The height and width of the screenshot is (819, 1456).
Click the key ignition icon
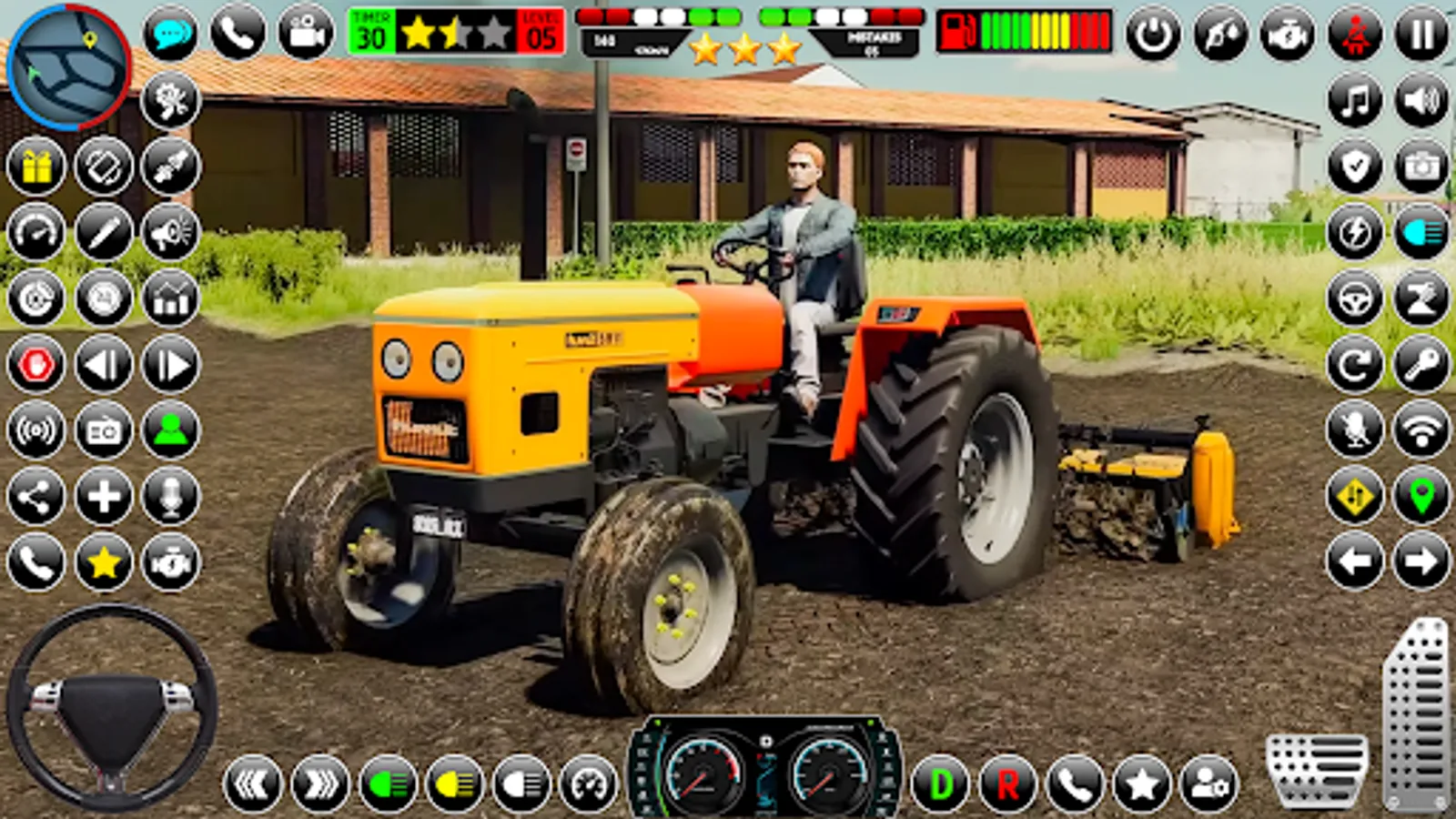tap(1424, 364)
